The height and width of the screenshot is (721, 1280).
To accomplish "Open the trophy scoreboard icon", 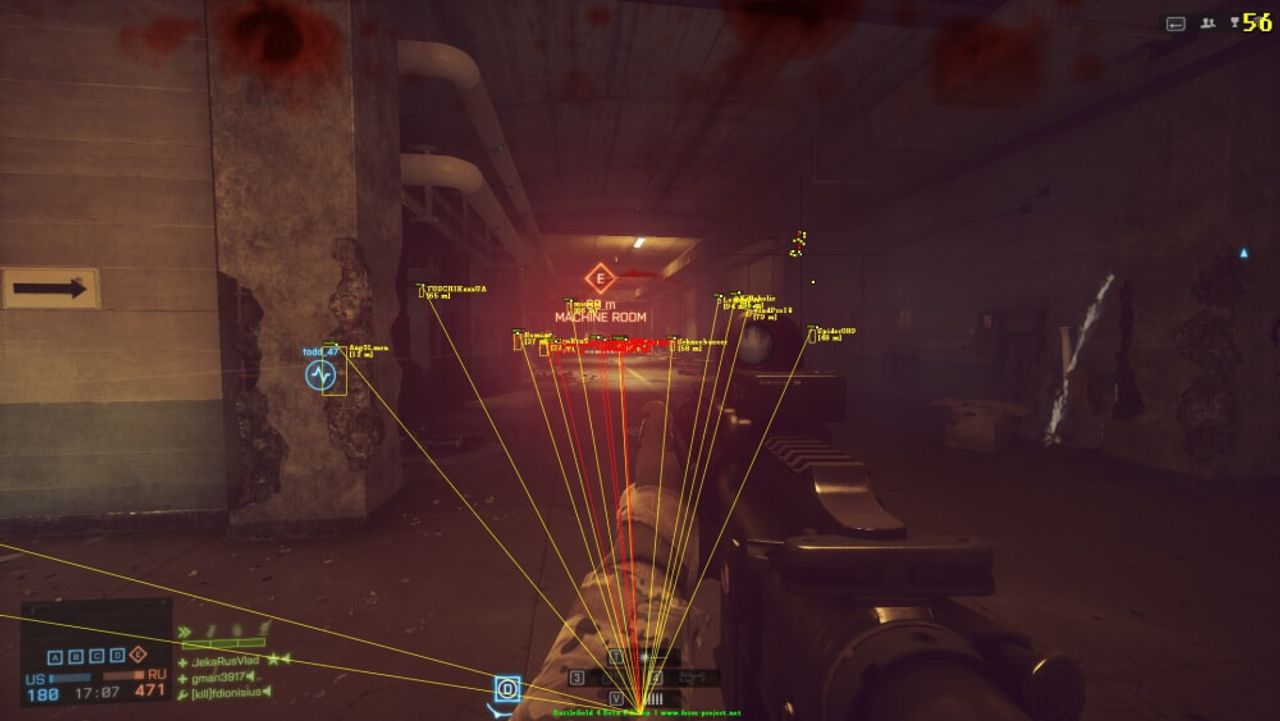I will (1235, 22).
